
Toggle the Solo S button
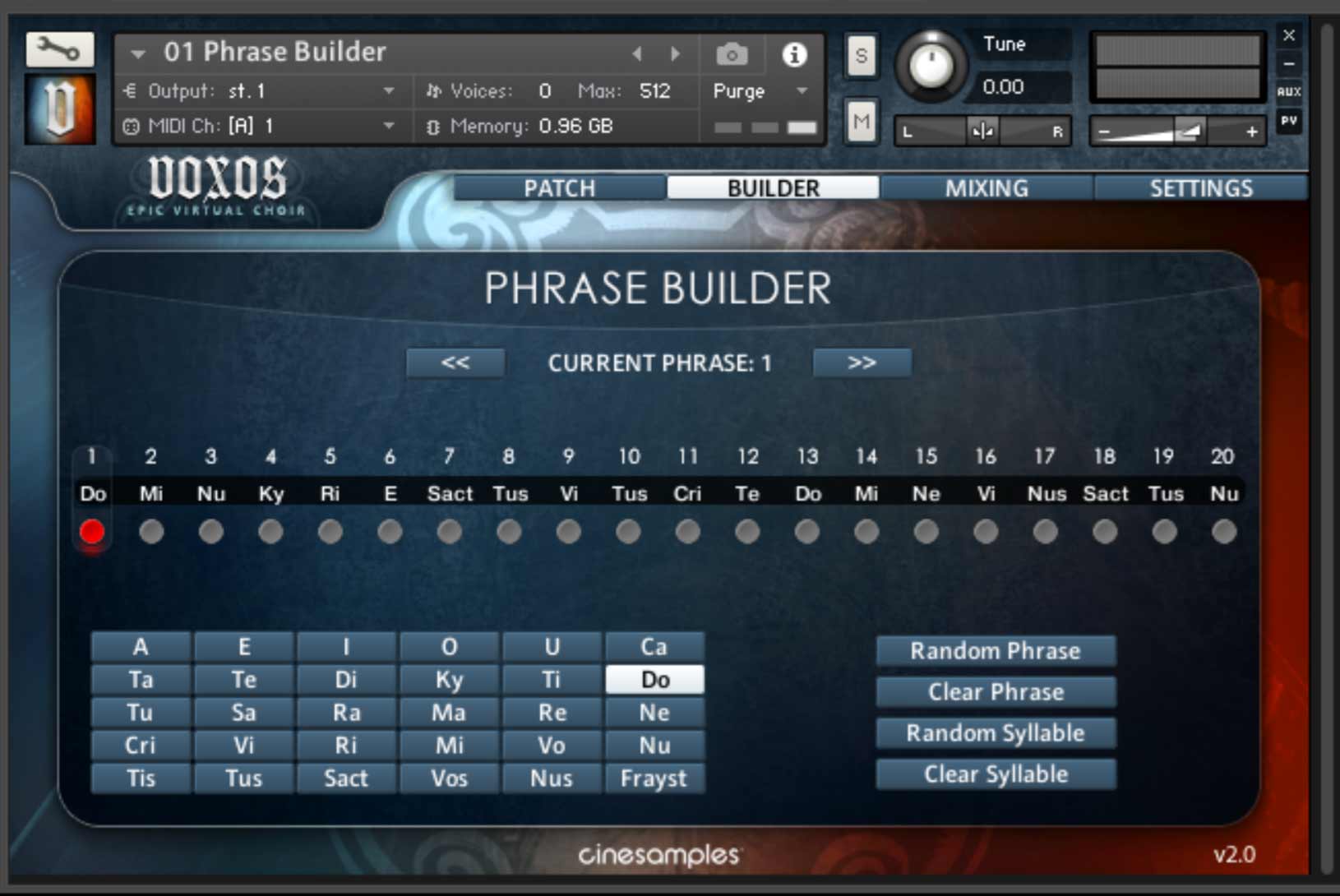click(861, 56)
